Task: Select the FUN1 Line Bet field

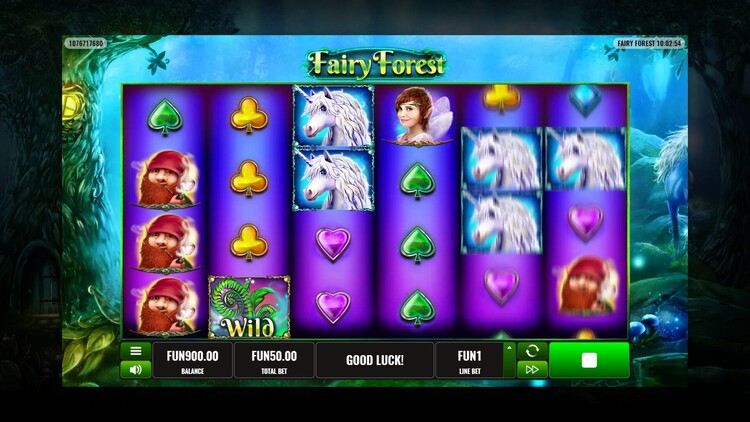Action: 469,360
